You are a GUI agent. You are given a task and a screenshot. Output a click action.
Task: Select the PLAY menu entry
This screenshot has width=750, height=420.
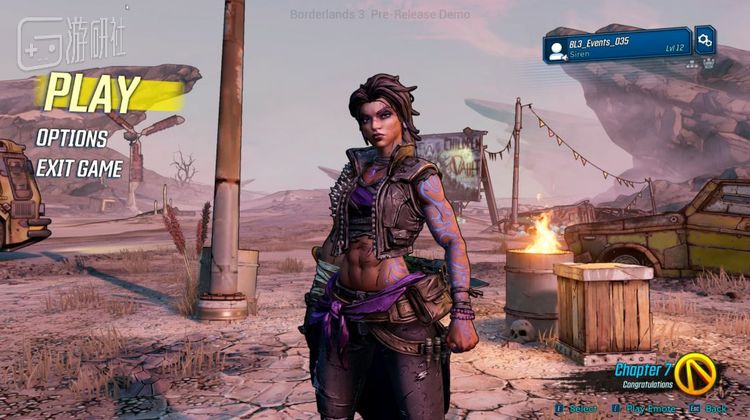pos(93,92)
